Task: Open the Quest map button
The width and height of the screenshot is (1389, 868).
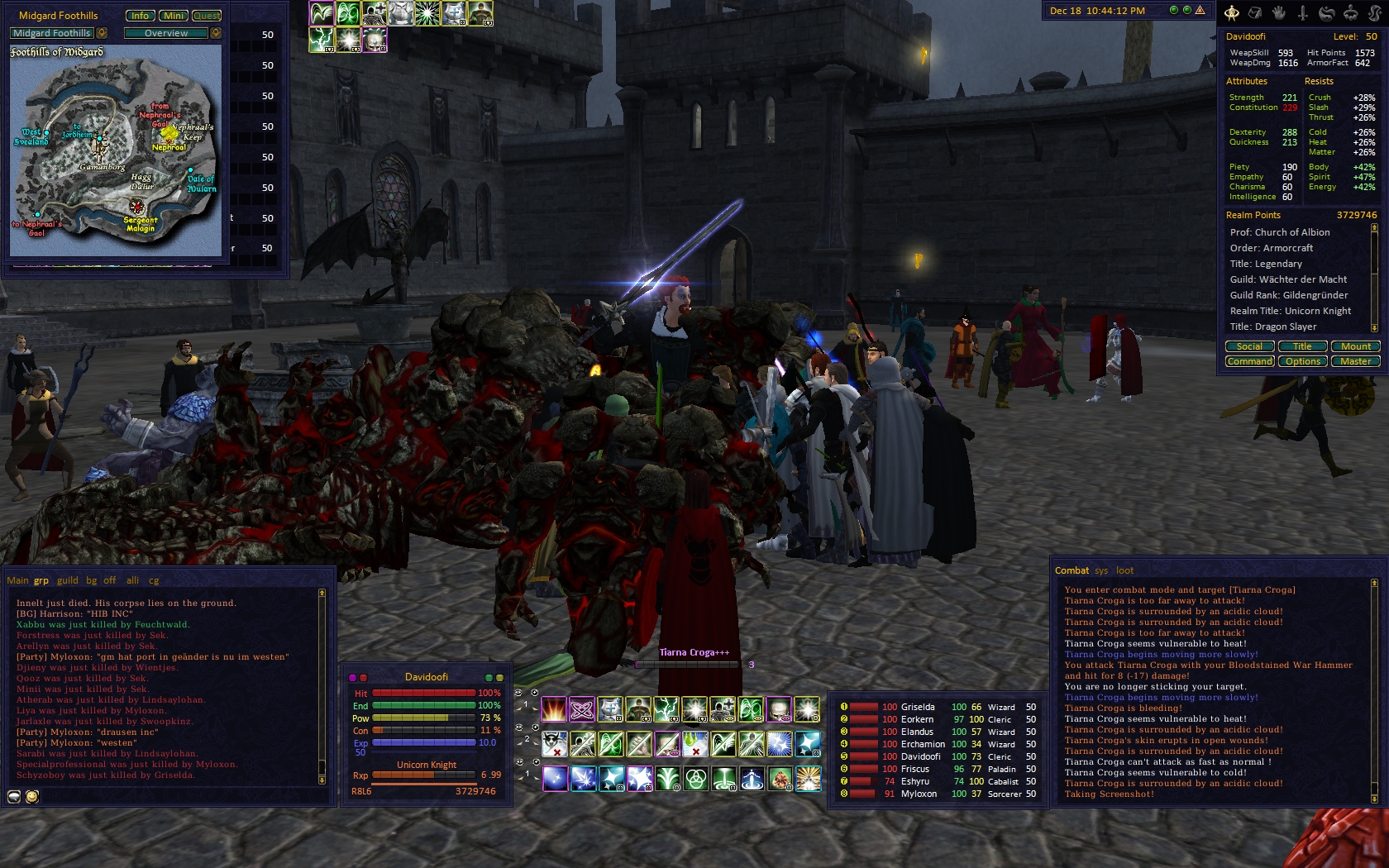Action: click(x=206, y=16)
